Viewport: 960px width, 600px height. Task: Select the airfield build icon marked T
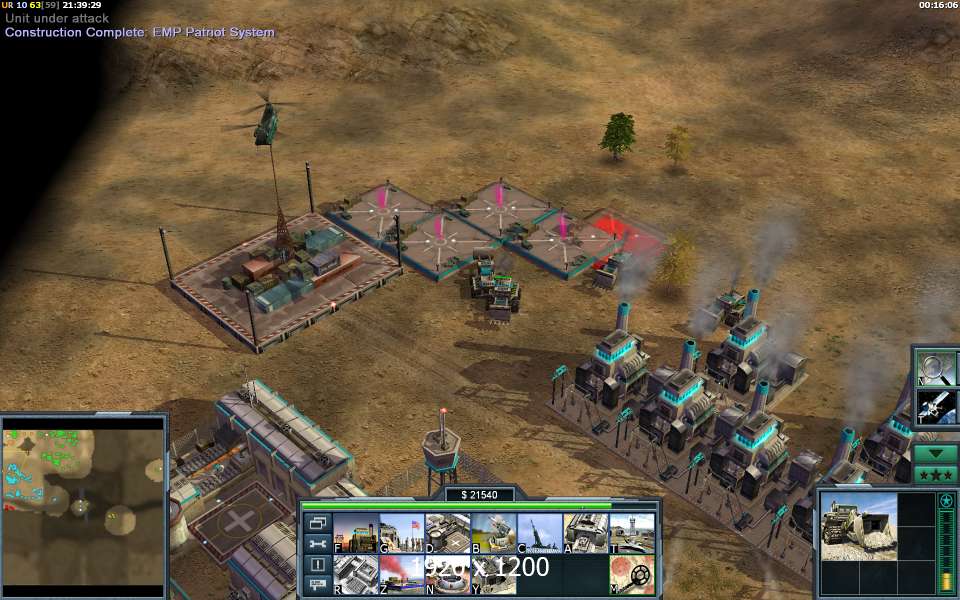coord(632,533)
